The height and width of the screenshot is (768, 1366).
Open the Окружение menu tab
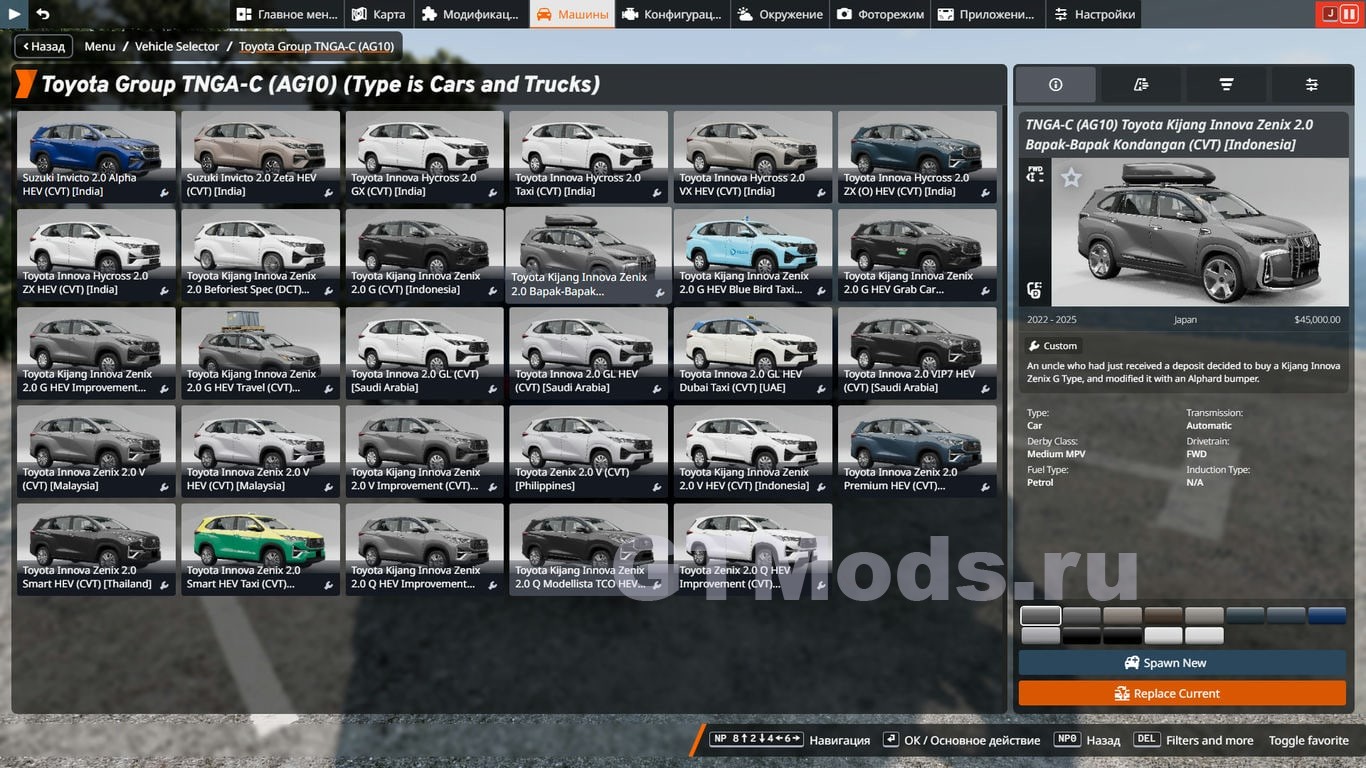(780, 14)
